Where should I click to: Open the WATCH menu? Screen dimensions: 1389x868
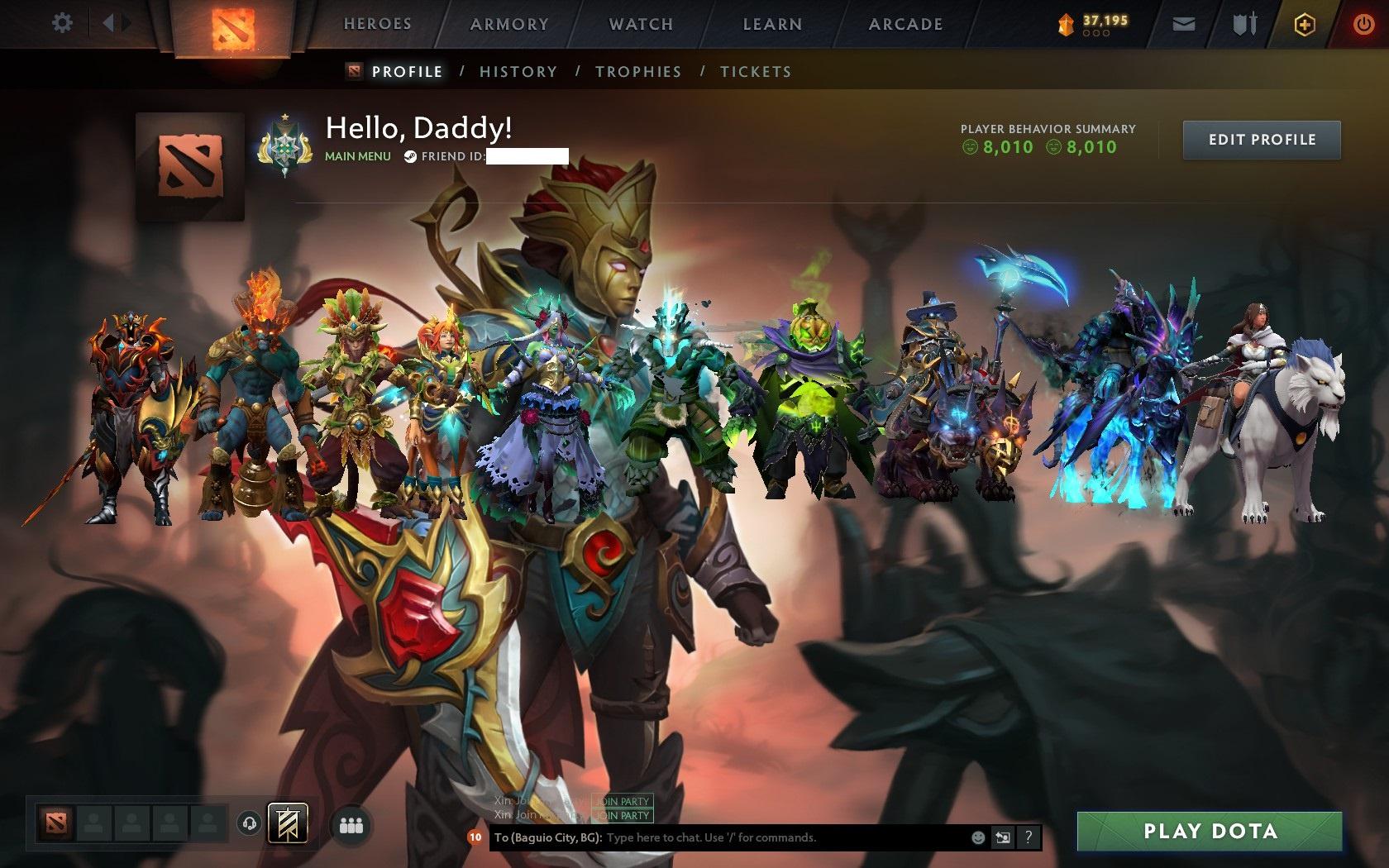click(641, 24)
